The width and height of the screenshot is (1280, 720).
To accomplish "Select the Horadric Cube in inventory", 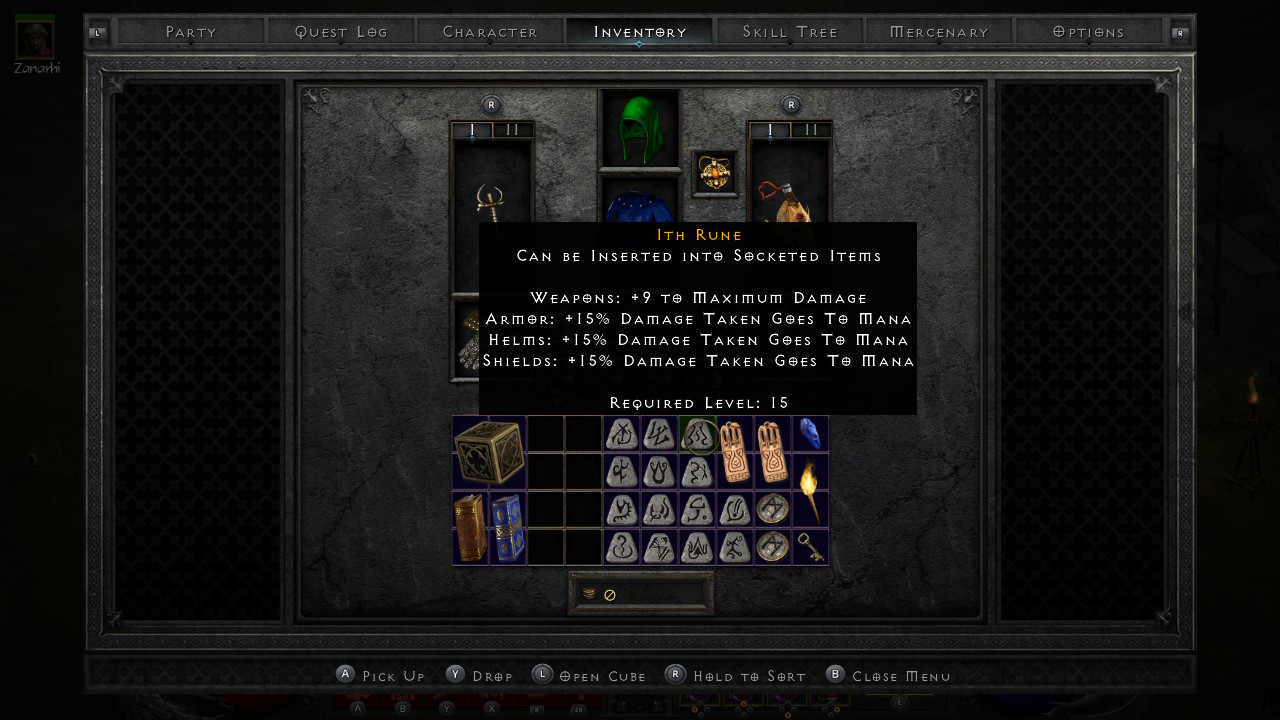I will [489, 452].
